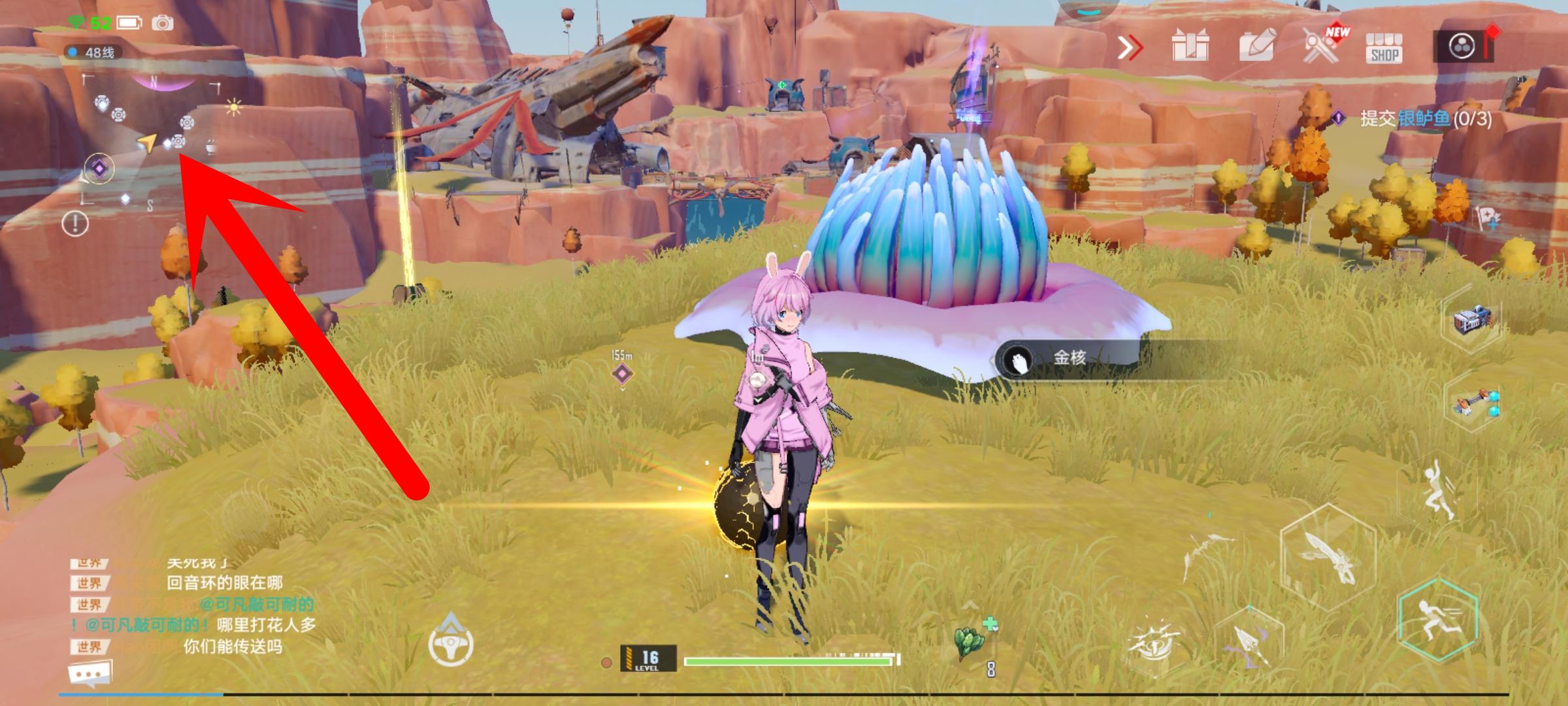Viewport: 1568px width, 706px height.
Task: Select the 提交银鲈鱼 quest tracker
Action: click(1424, 118)
